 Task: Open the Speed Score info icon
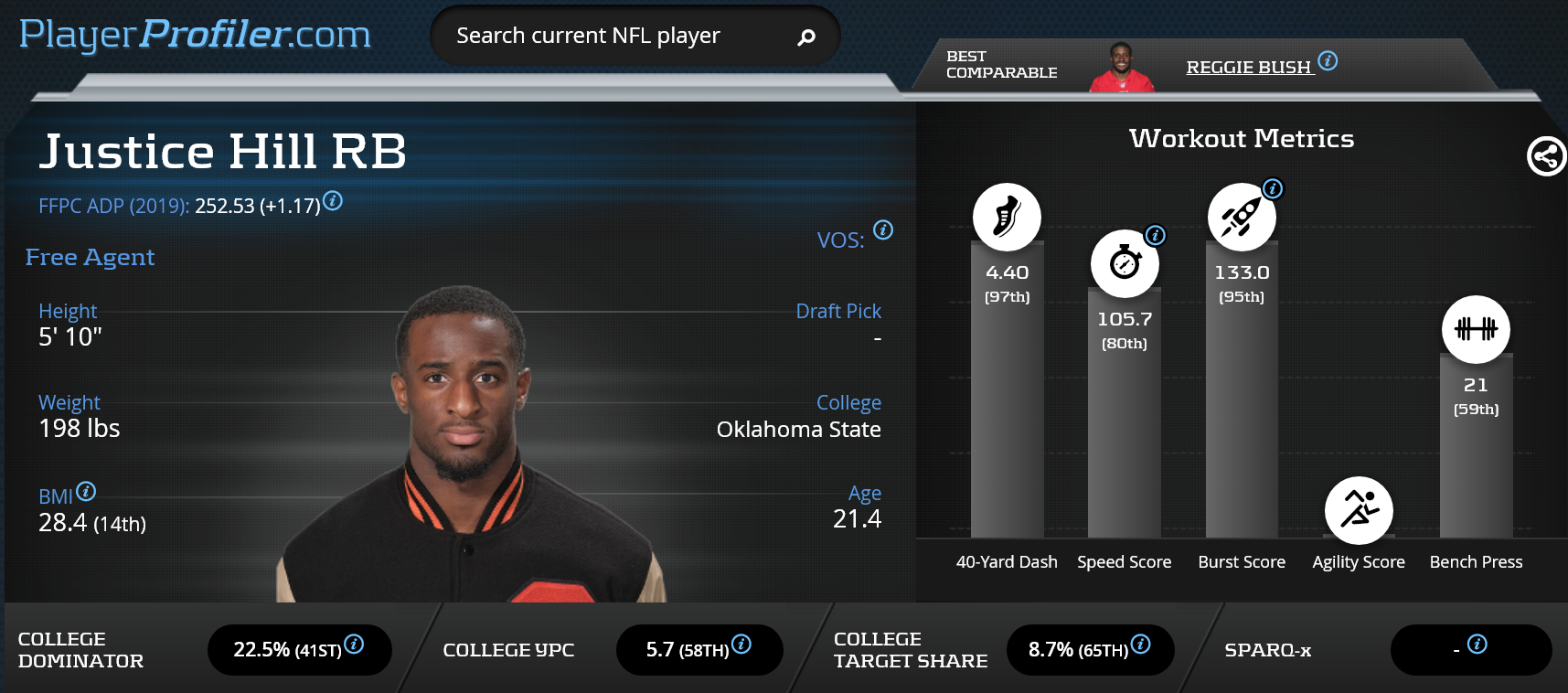click(1156, 235)
